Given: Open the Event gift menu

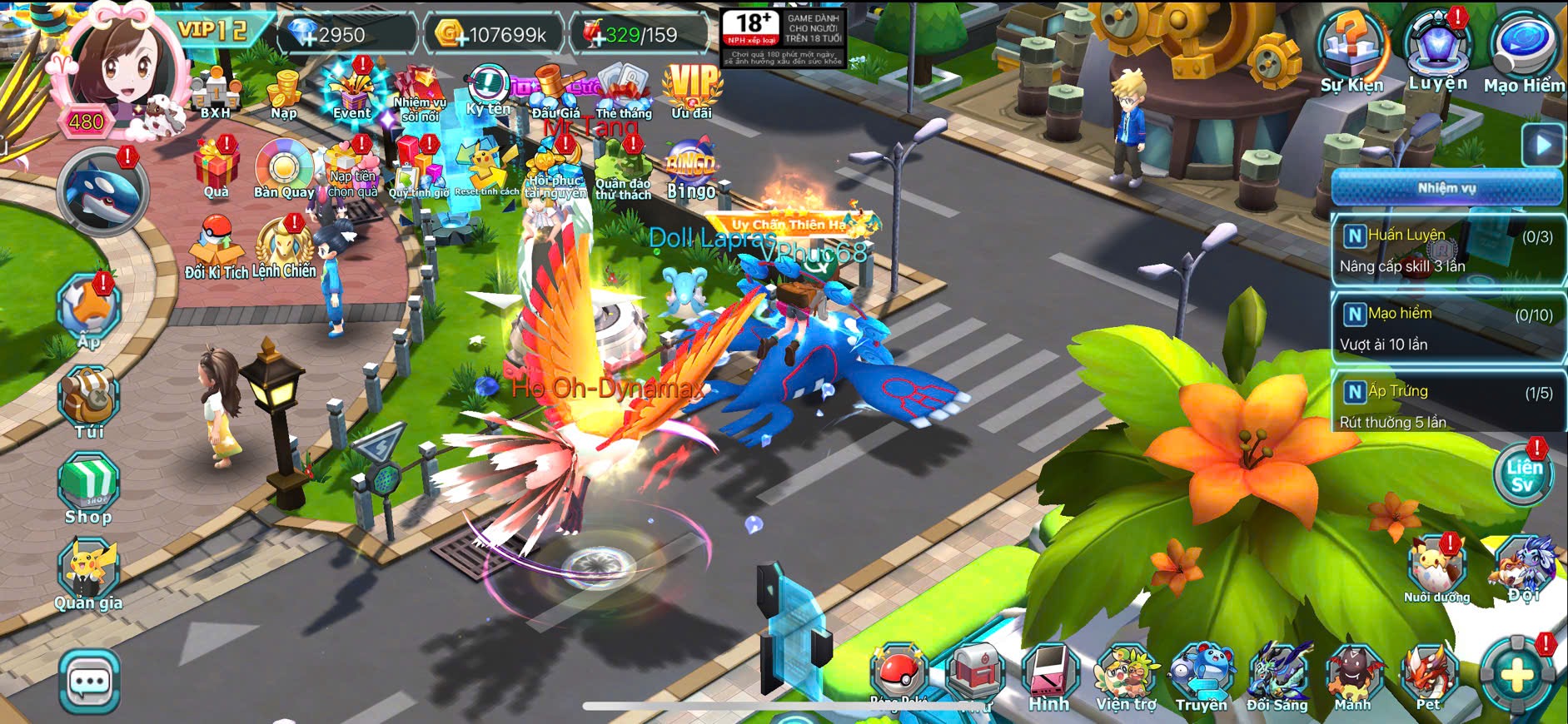Looking at the screenshot, I should [351, 93].
